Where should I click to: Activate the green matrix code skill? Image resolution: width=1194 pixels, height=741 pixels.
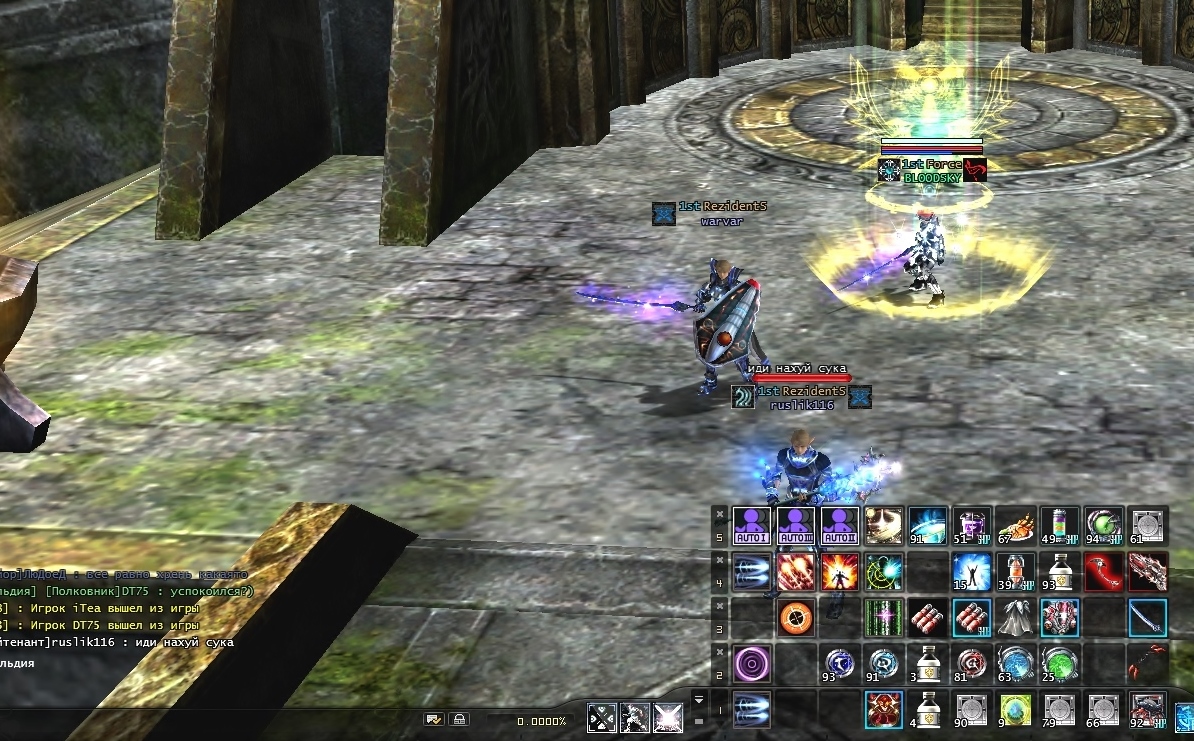coord(884,617)
